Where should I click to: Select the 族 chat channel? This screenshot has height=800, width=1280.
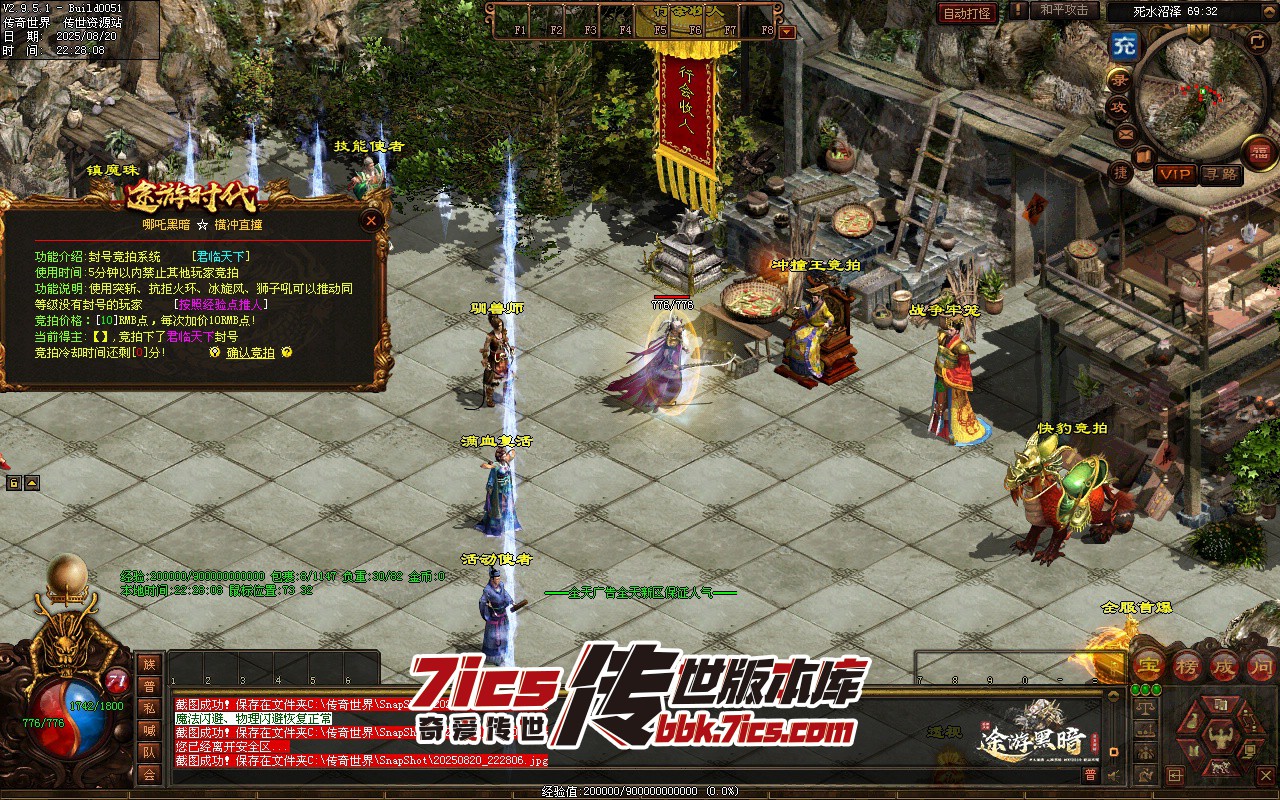pos(149,664)
